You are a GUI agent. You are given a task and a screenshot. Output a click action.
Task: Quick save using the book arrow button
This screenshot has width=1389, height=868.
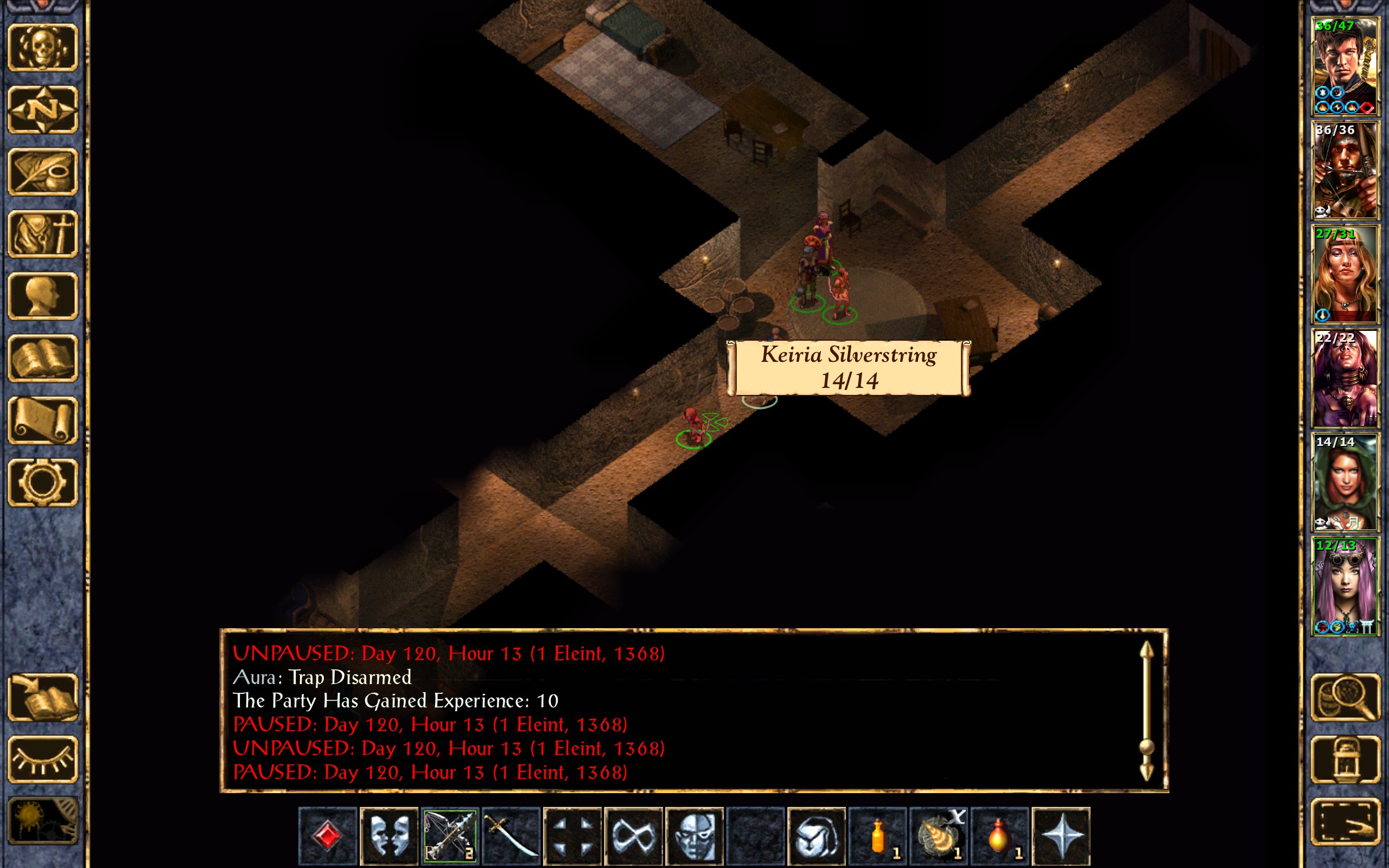pyautogui.click(x=43, y=697)
